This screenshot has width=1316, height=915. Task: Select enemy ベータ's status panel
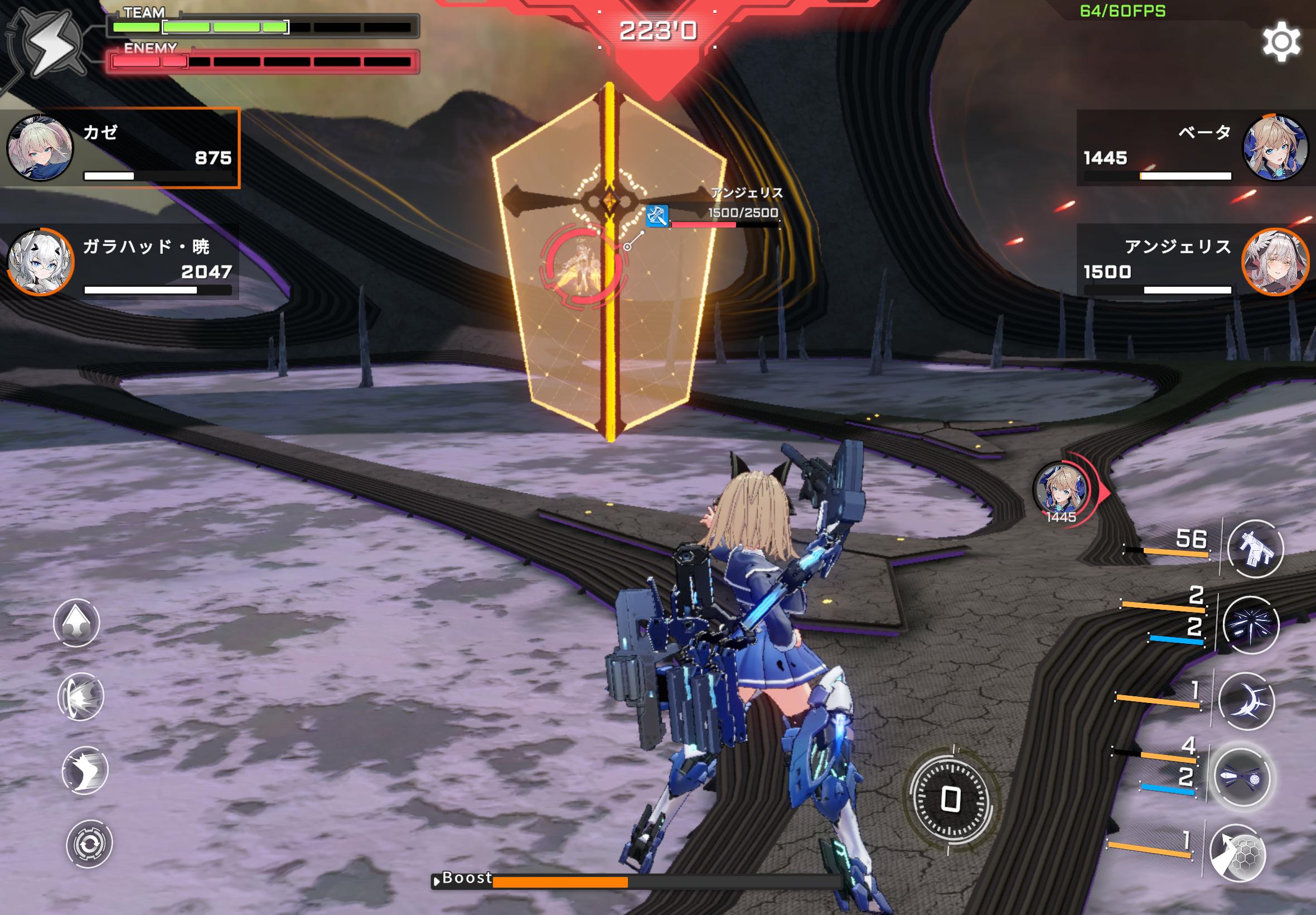coord(1195,148)
